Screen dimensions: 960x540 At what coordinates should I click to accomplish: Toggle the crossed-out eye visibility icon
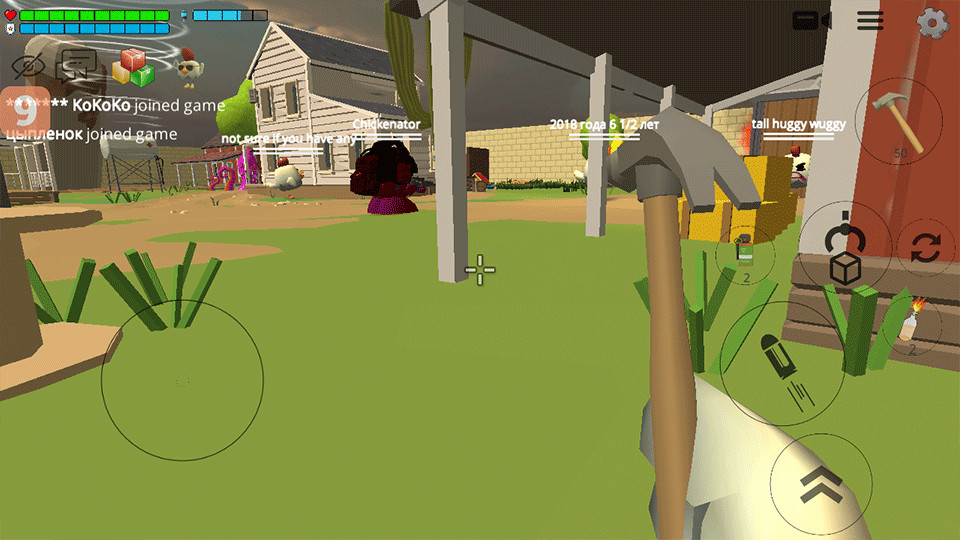(28, 66)
